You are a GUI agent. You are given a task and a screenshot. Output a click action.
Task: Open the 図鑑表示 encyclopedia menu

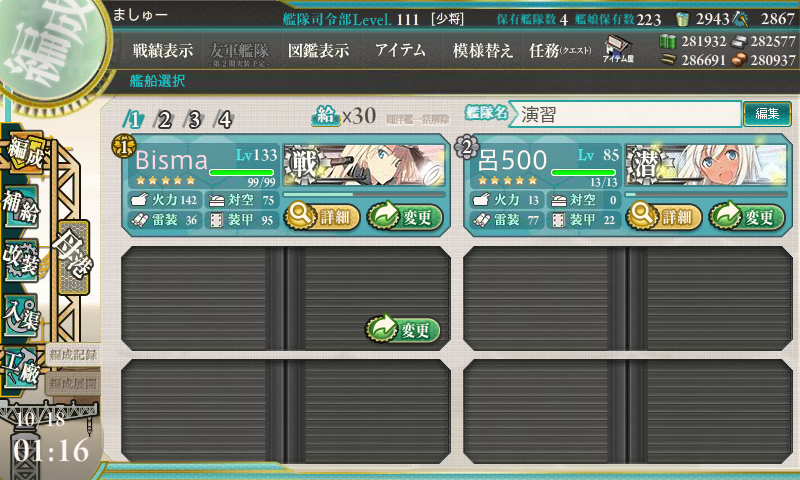tap(317, 50)
